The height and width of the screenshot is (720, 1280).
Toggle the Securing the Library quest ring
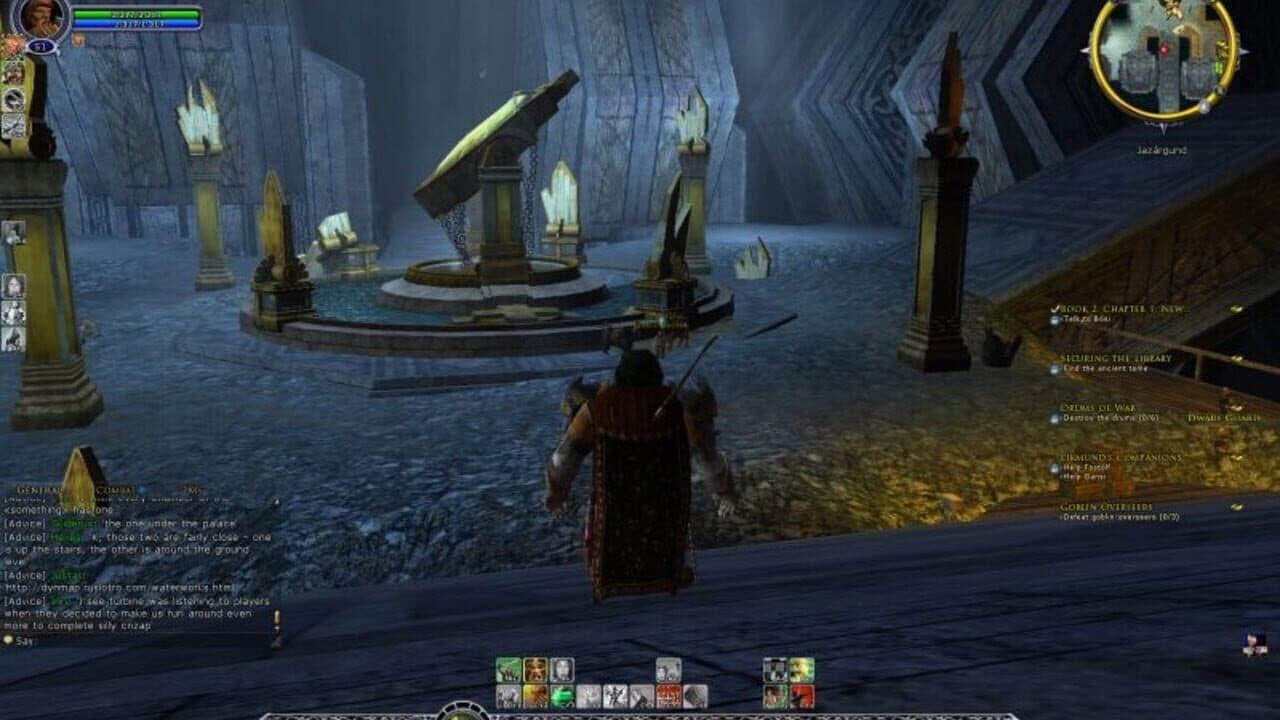coord(1237,358)
